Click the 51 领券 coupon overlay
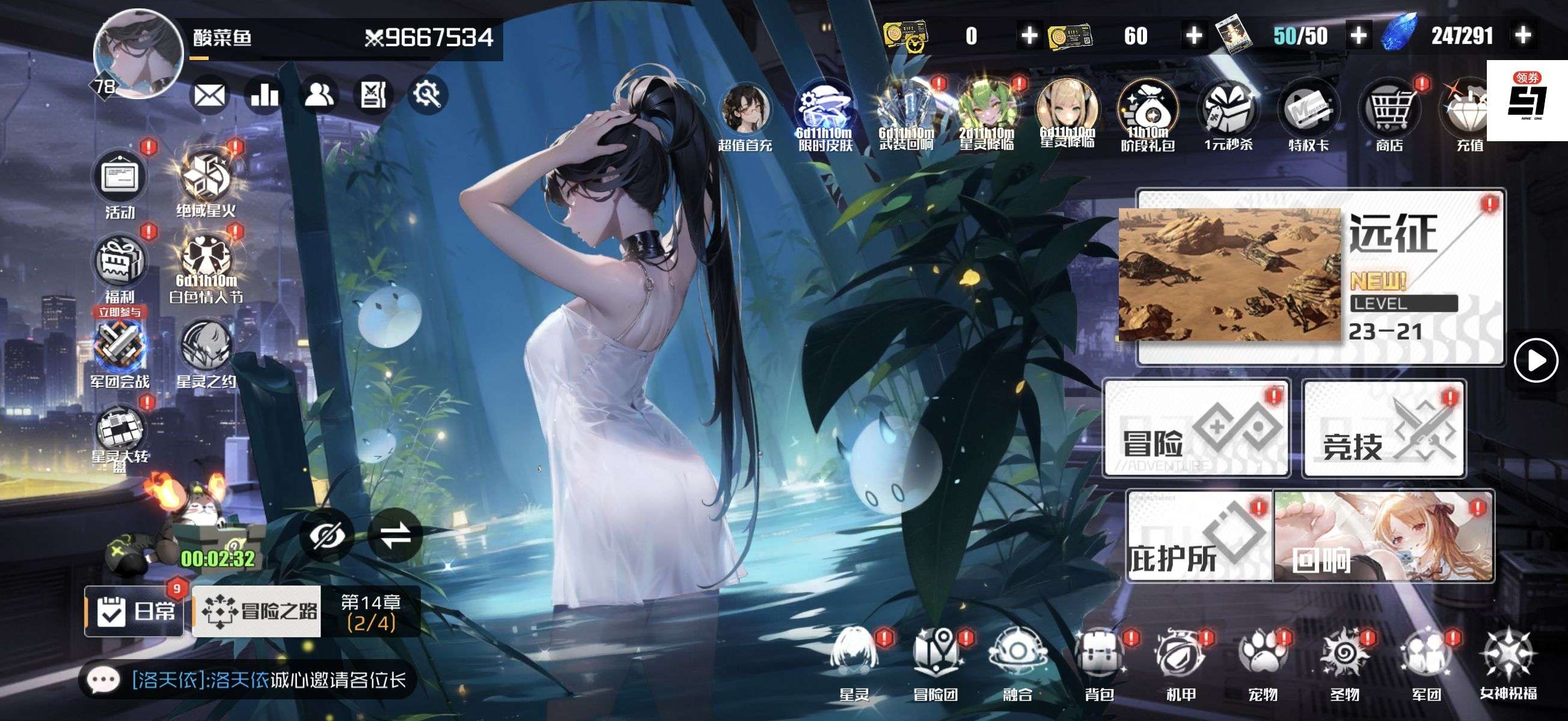1568x721 pixels. (x=1527, y=100)
